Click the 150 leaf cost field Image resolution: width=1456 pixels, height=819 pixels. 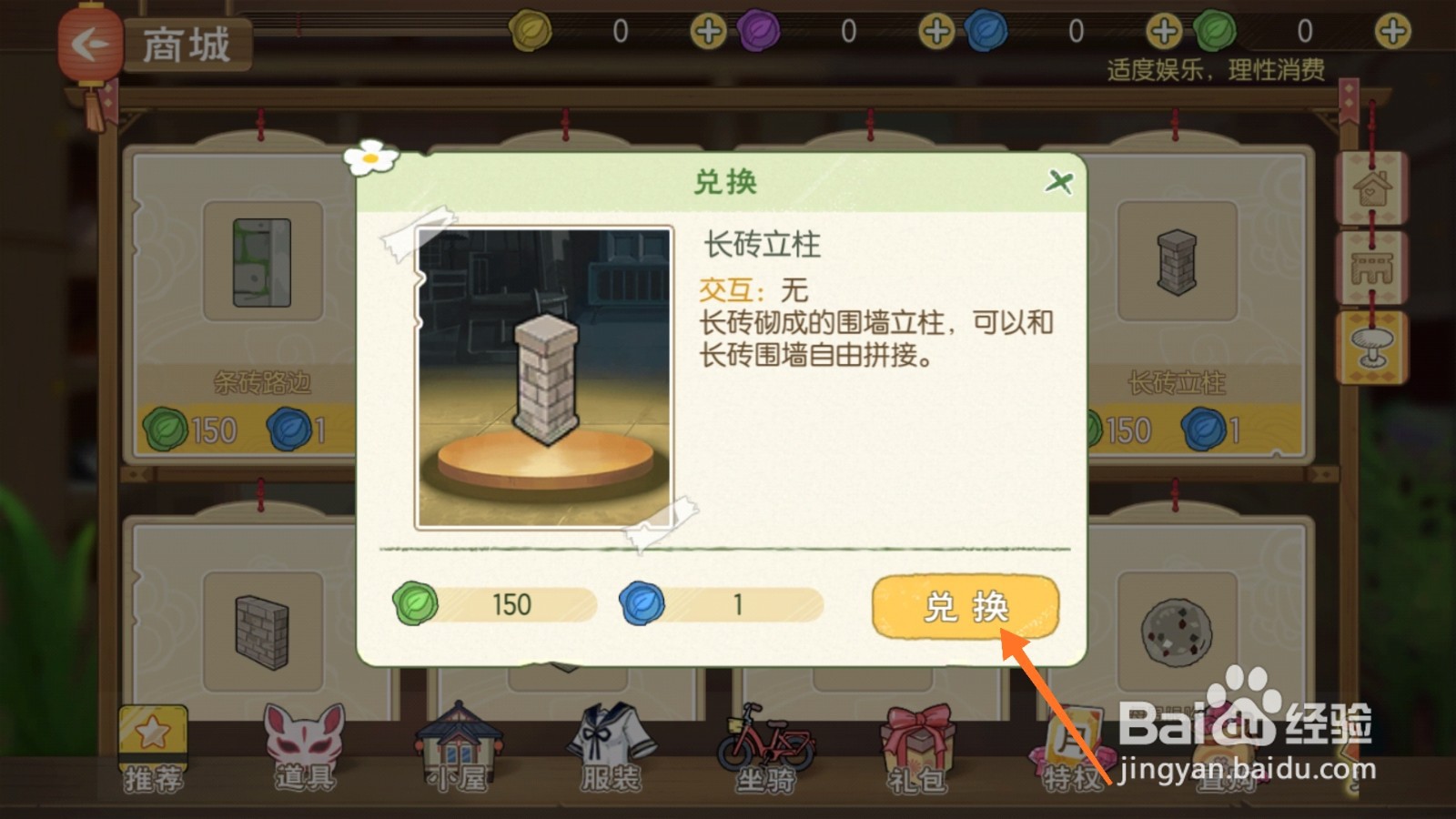click(x=491, y=603)
